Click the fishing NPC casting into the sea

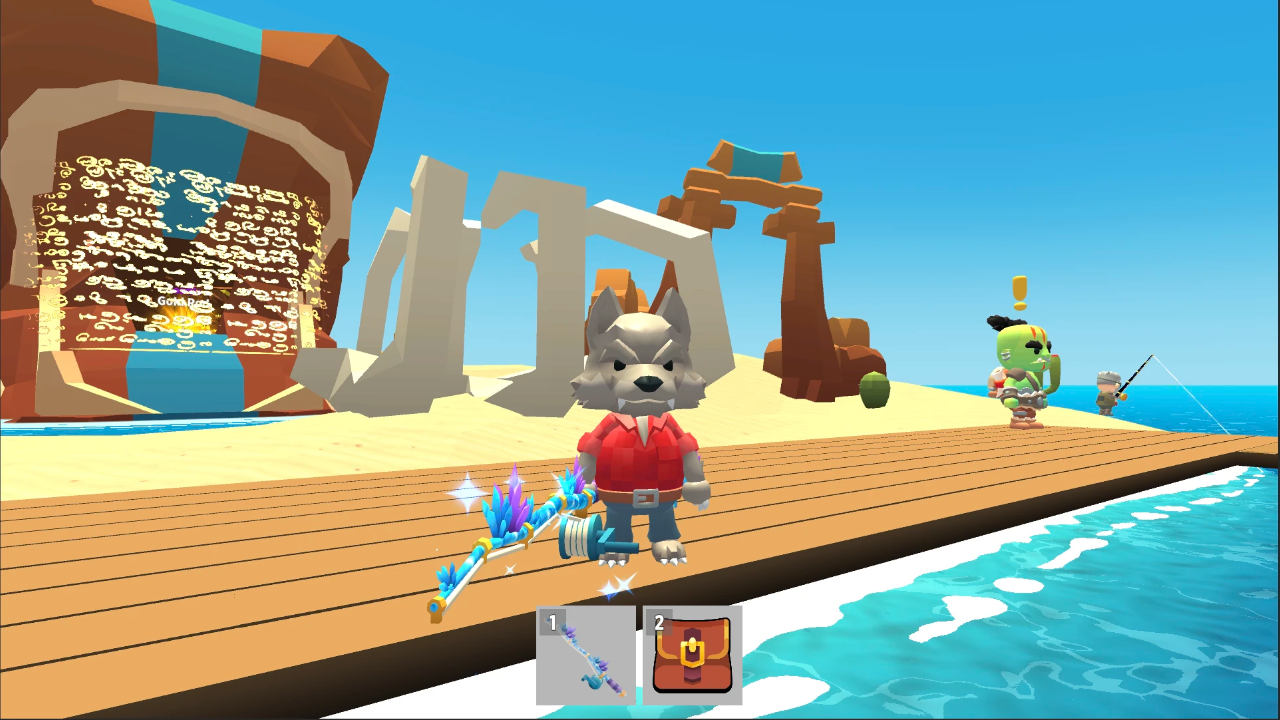[1104, 390]
